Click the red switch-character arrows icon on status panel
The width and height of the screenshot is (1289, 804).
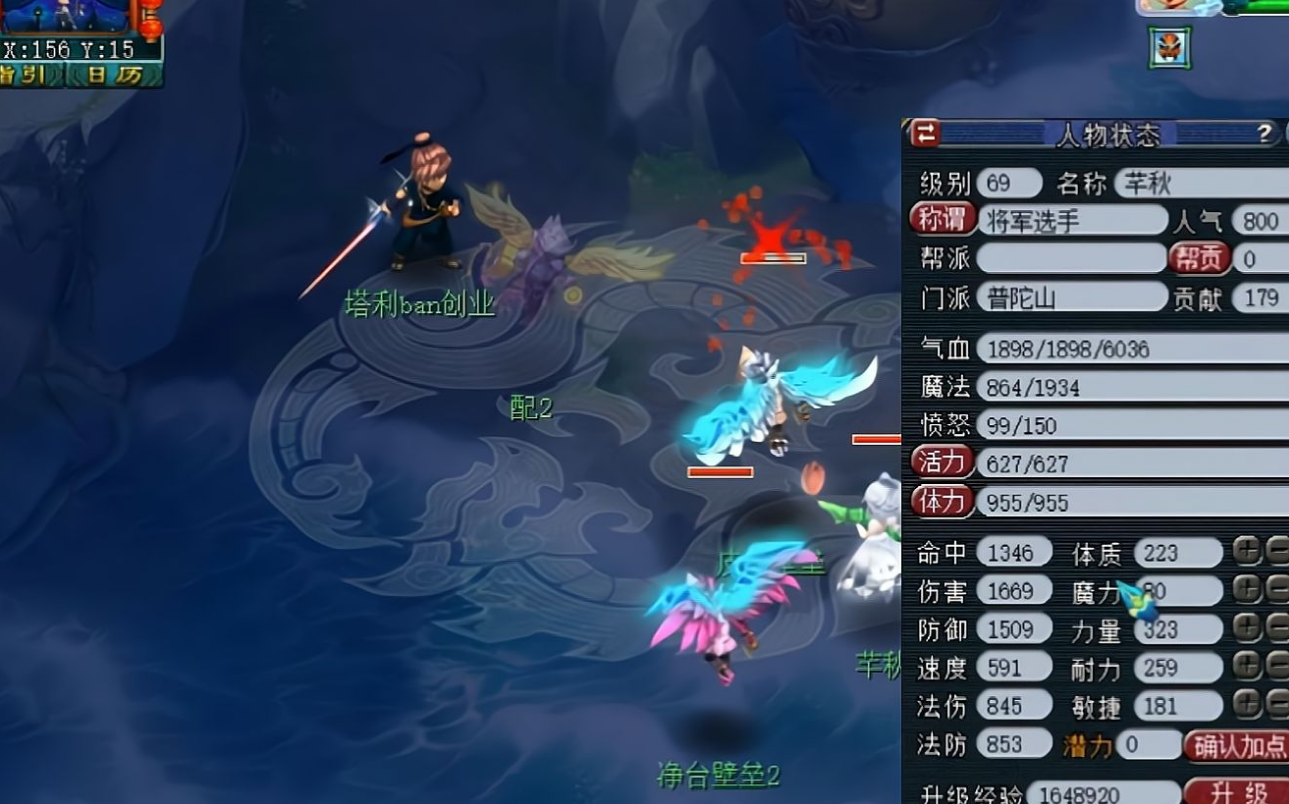[927, 134]
